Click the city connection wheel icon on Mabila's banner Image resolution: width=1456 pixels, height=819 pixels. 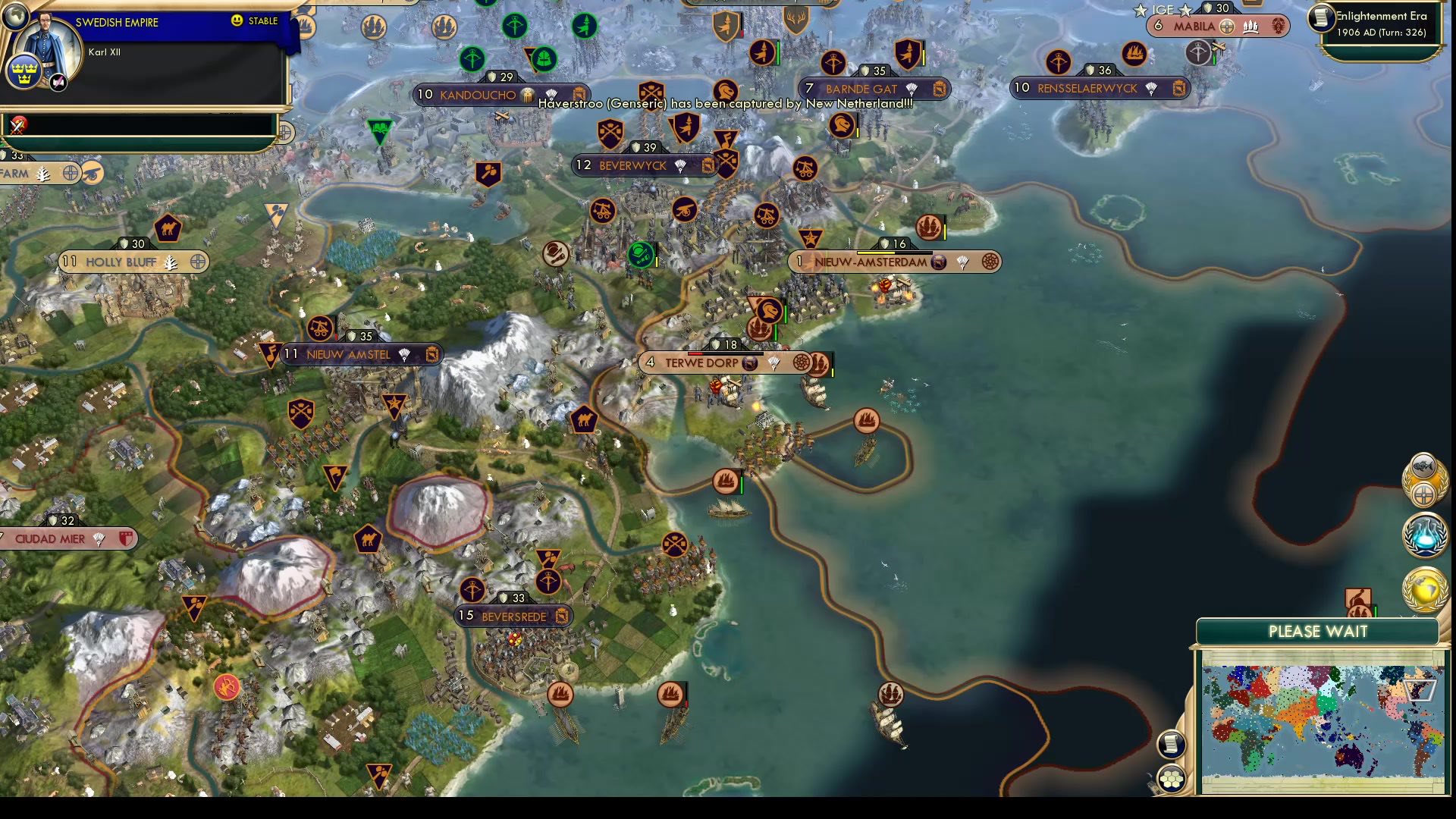1226,27
